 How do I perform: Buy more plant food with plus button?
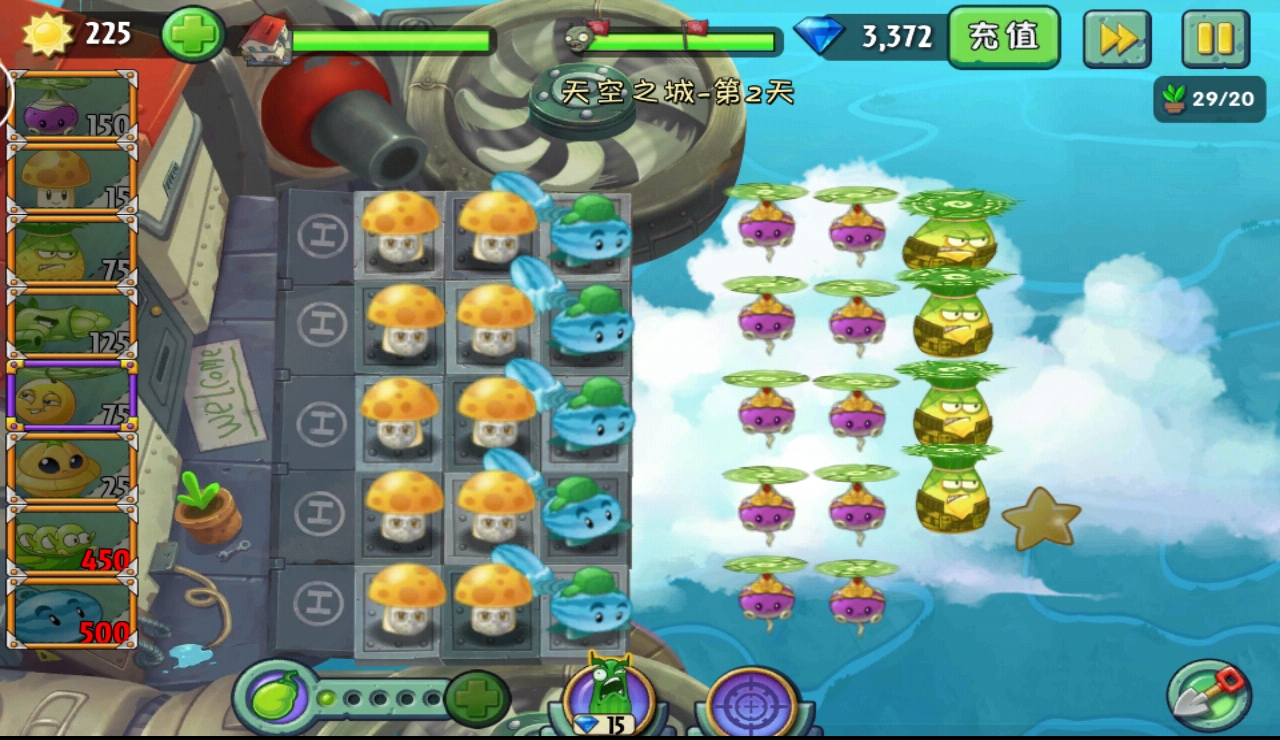[x=477, y=697]
